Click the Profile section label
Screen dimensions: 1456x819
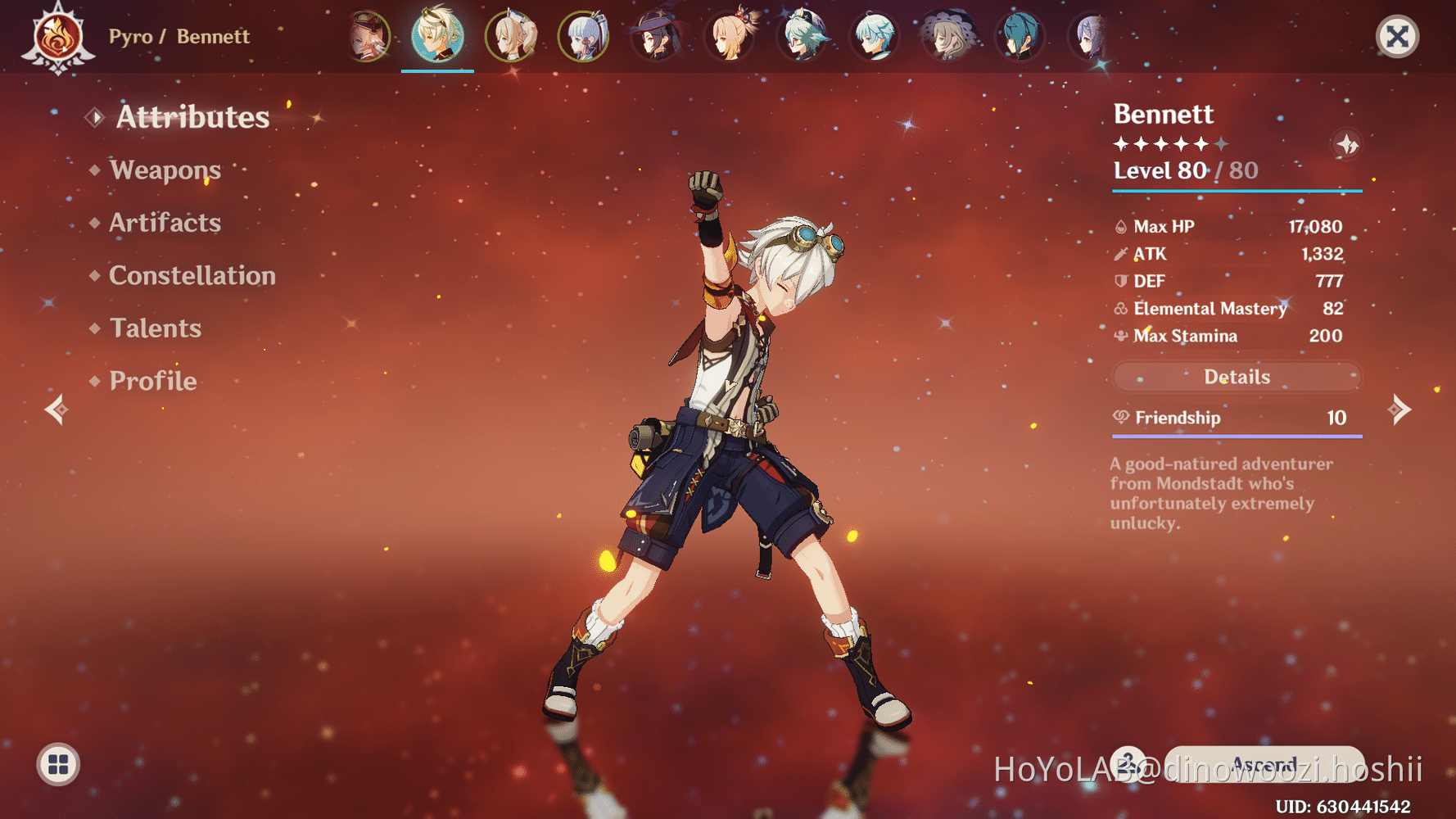tap(152, 381)
